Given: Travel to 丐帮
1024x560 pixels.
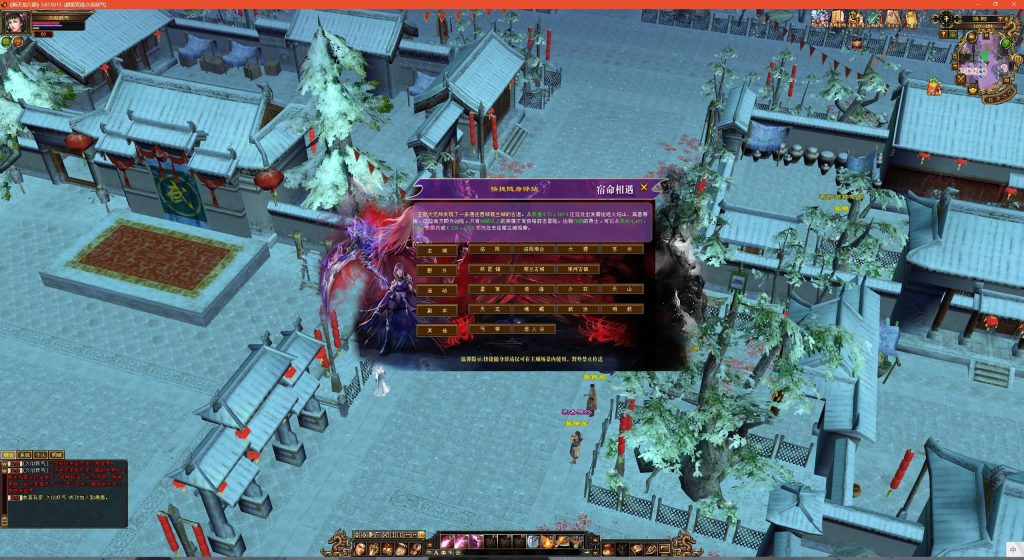Looking at the screenshot, I should 489,328.
